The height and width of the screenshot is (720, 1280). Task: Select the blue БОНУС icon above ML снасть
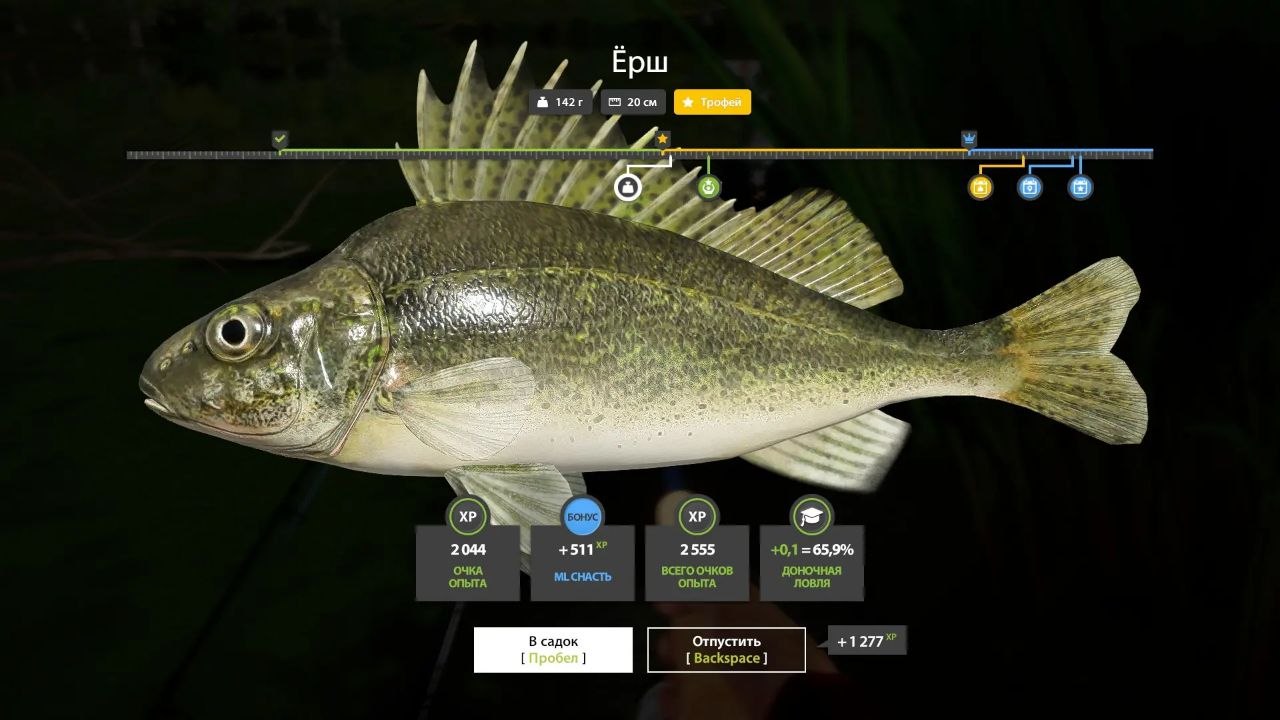coord(582,516)
